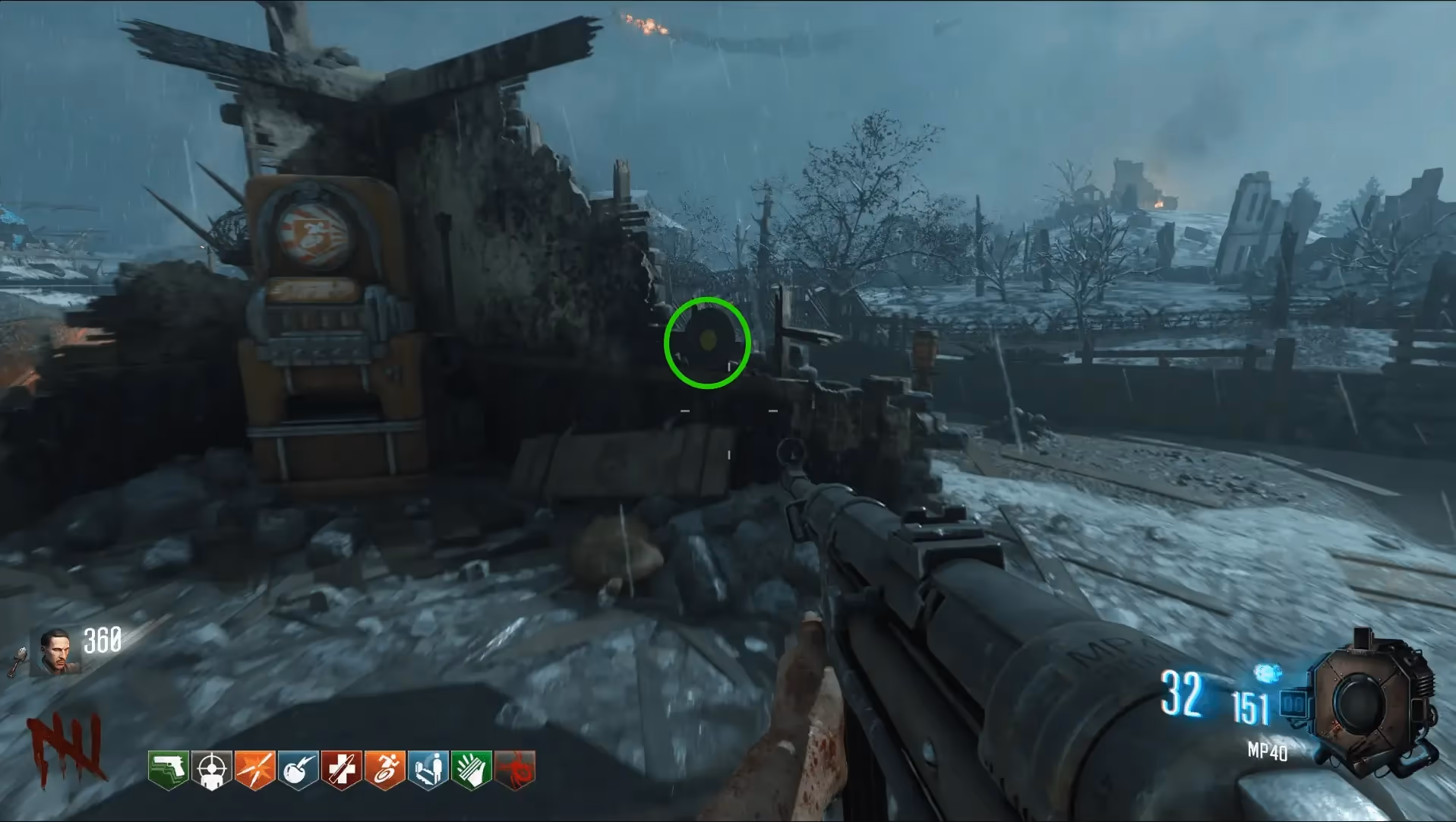Click the Widow's Wine spider perk icon

[x=515, y=770]
